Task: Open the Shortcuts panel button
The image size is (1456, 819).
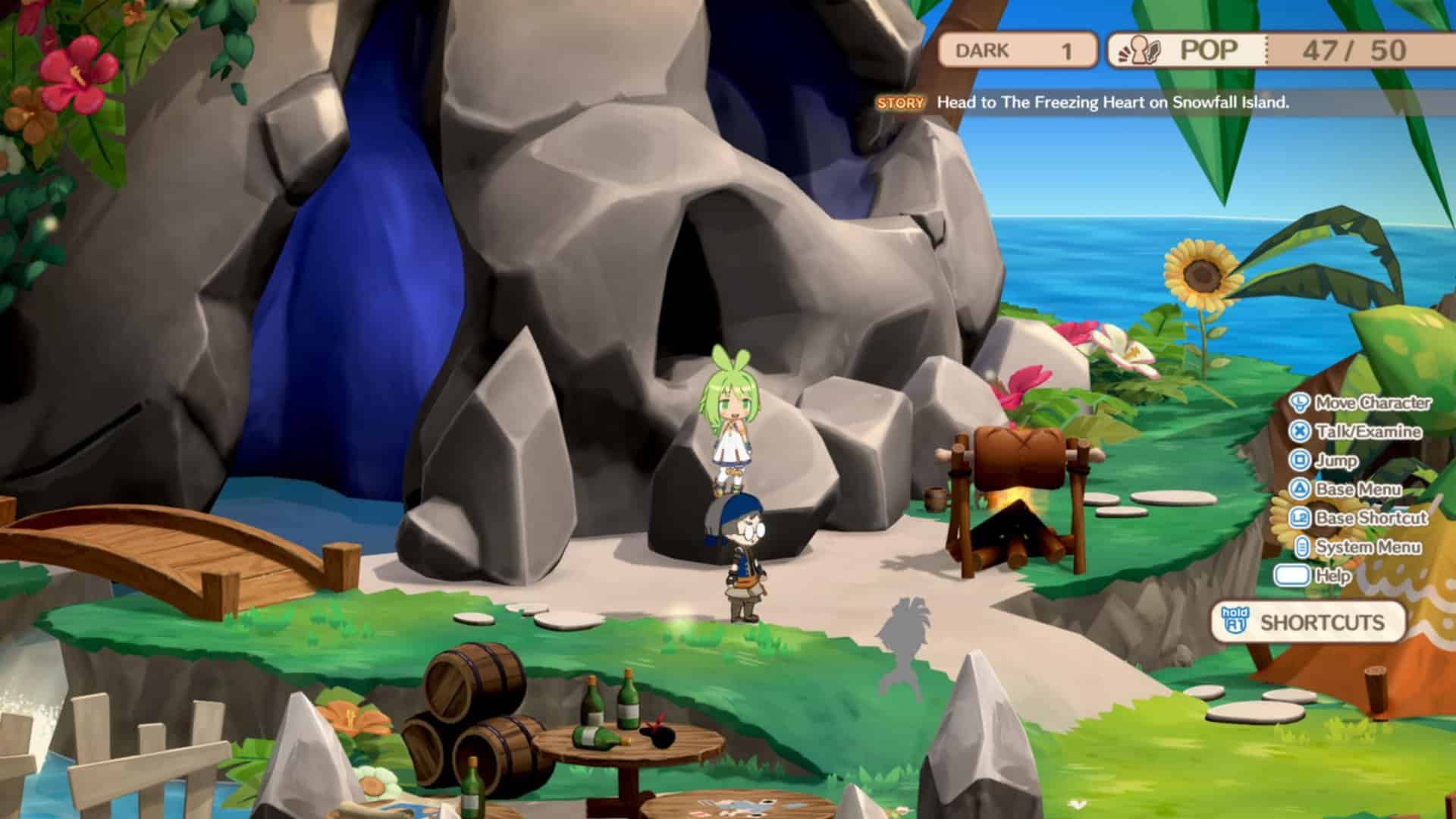Action: pyautogui.click(x=1309, y=623)
